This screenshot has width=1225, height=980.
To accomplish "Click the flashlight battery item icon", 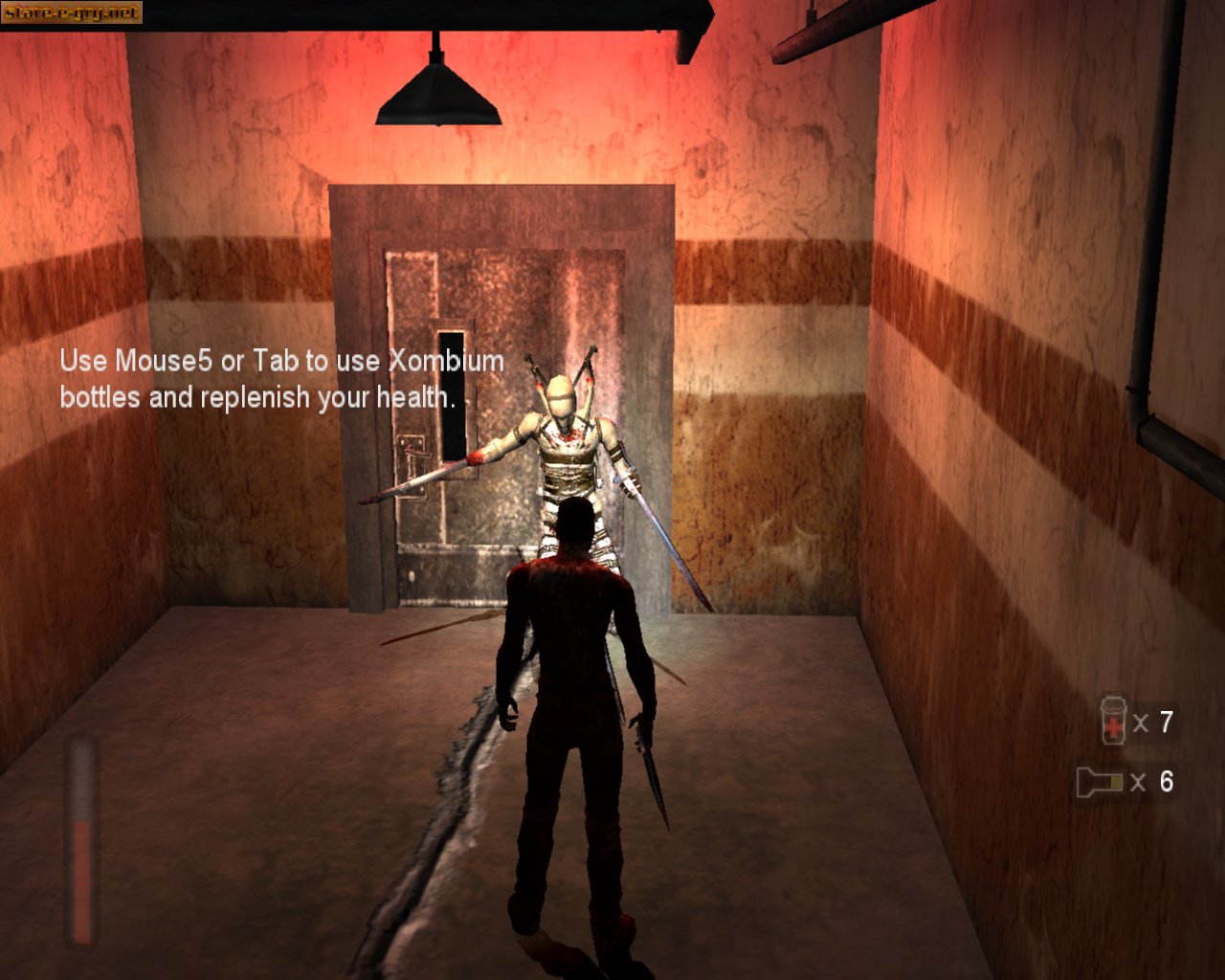I will (x=1099, y=782).
